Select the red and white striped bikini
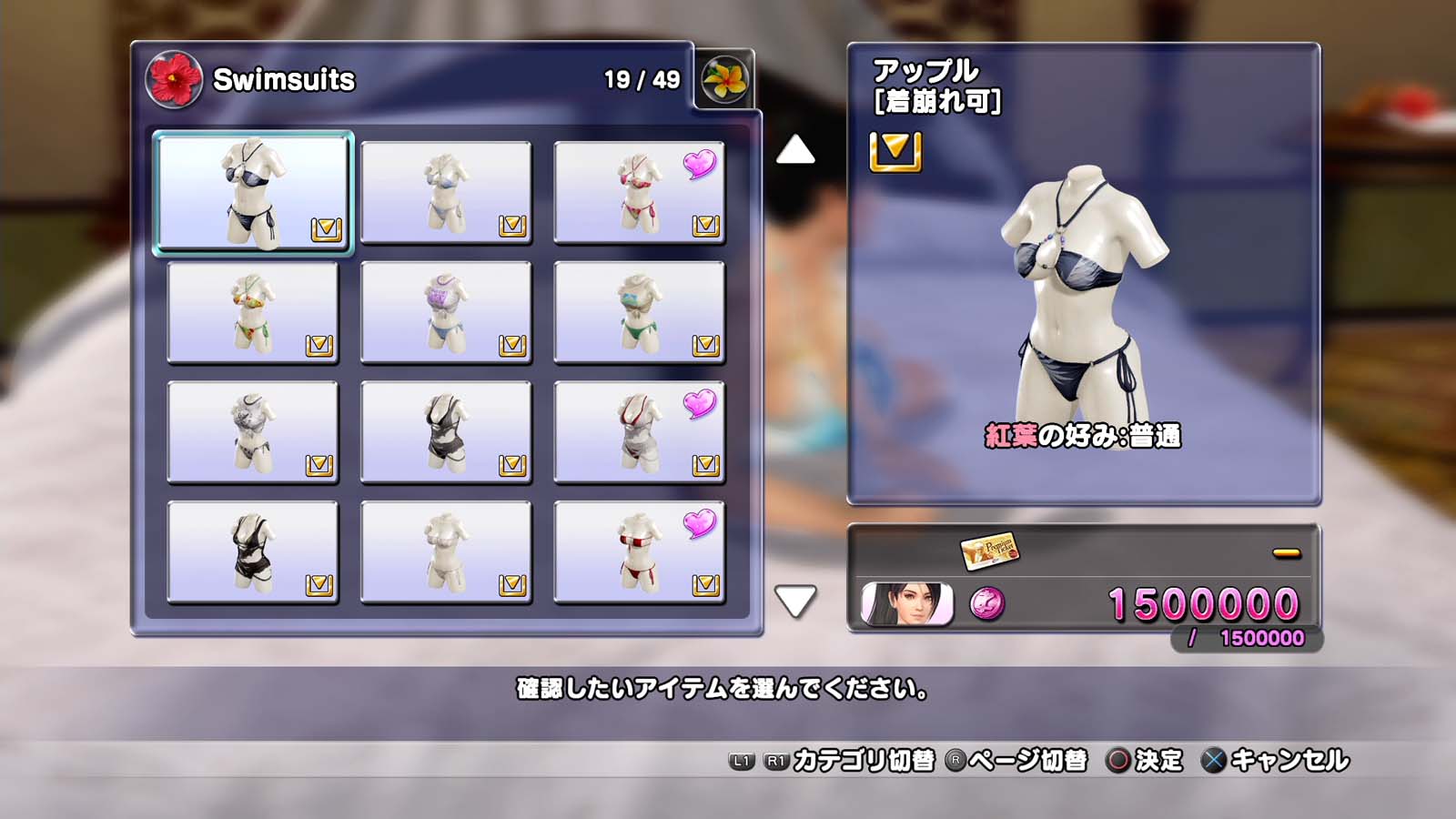The image size is (1456, 819). click(x=639, y=552)
